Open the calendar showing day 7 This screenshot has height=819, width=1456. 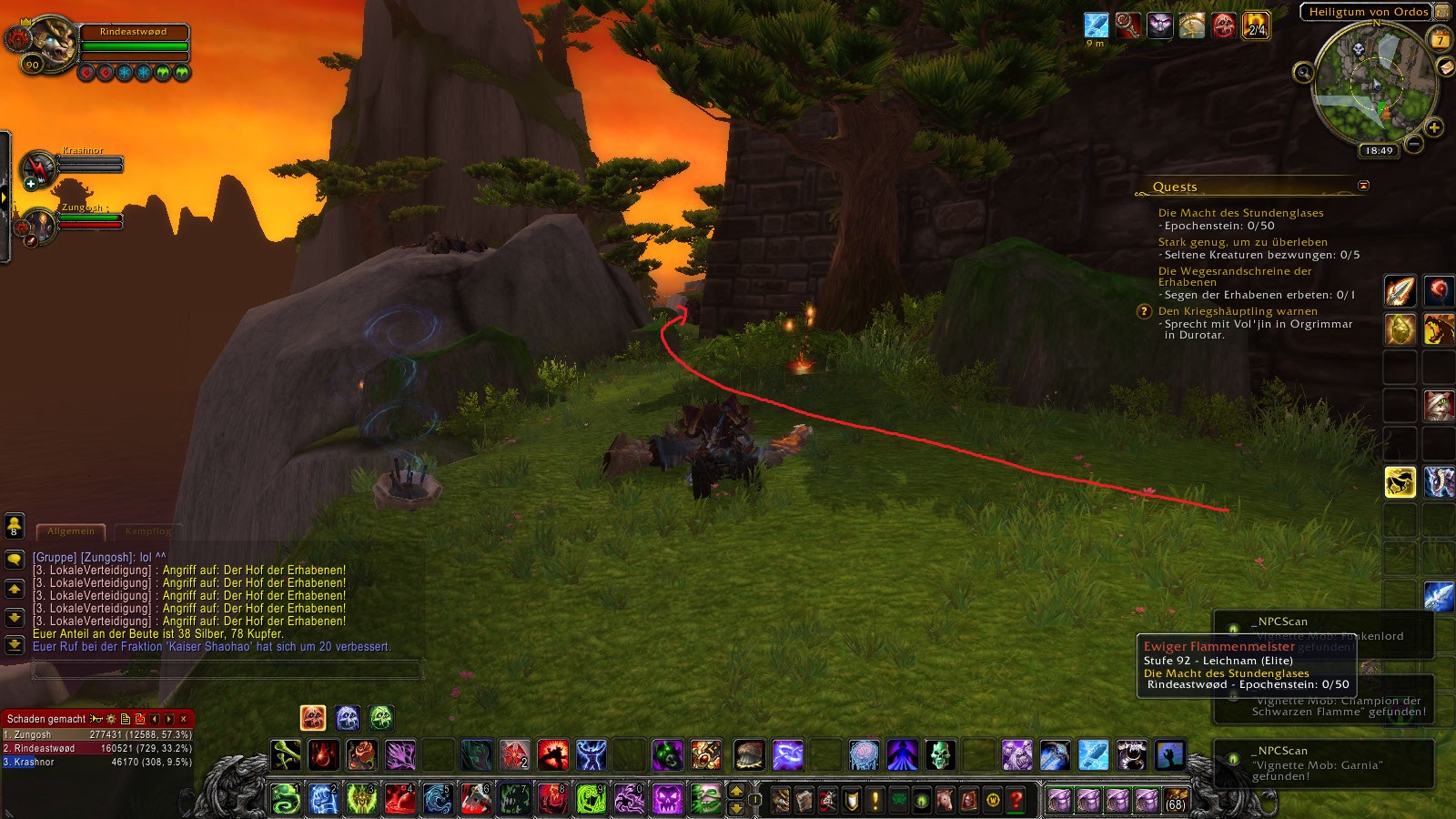[1440, 40]
